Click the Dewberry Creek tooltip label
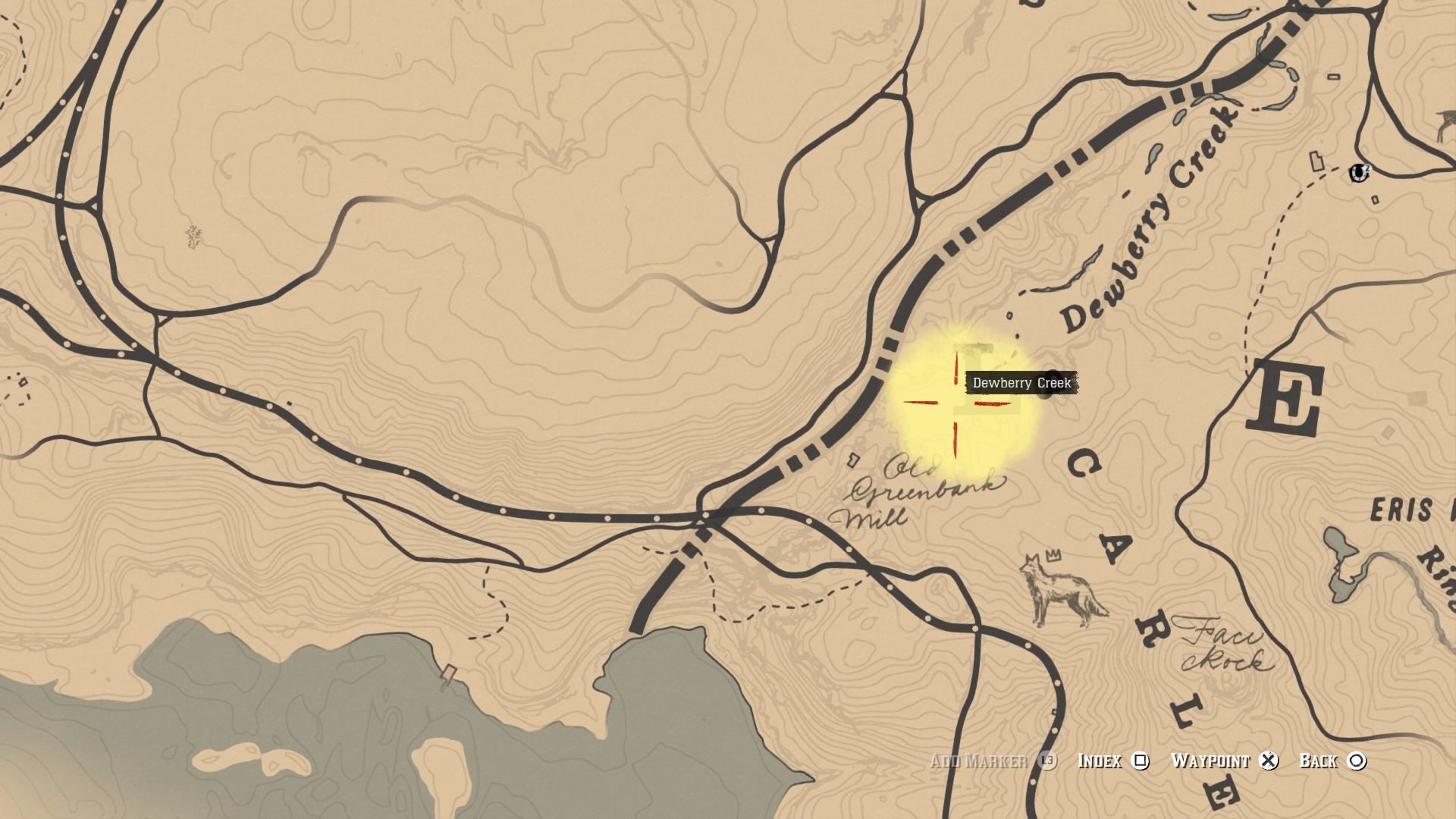 point(1022,383)
